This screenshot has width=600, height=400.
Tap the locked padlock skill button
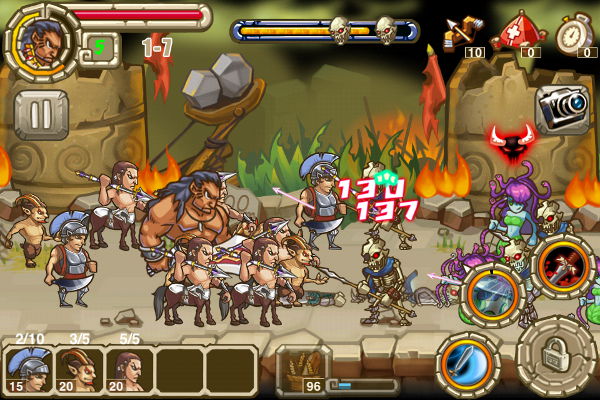tap(557, 354)
